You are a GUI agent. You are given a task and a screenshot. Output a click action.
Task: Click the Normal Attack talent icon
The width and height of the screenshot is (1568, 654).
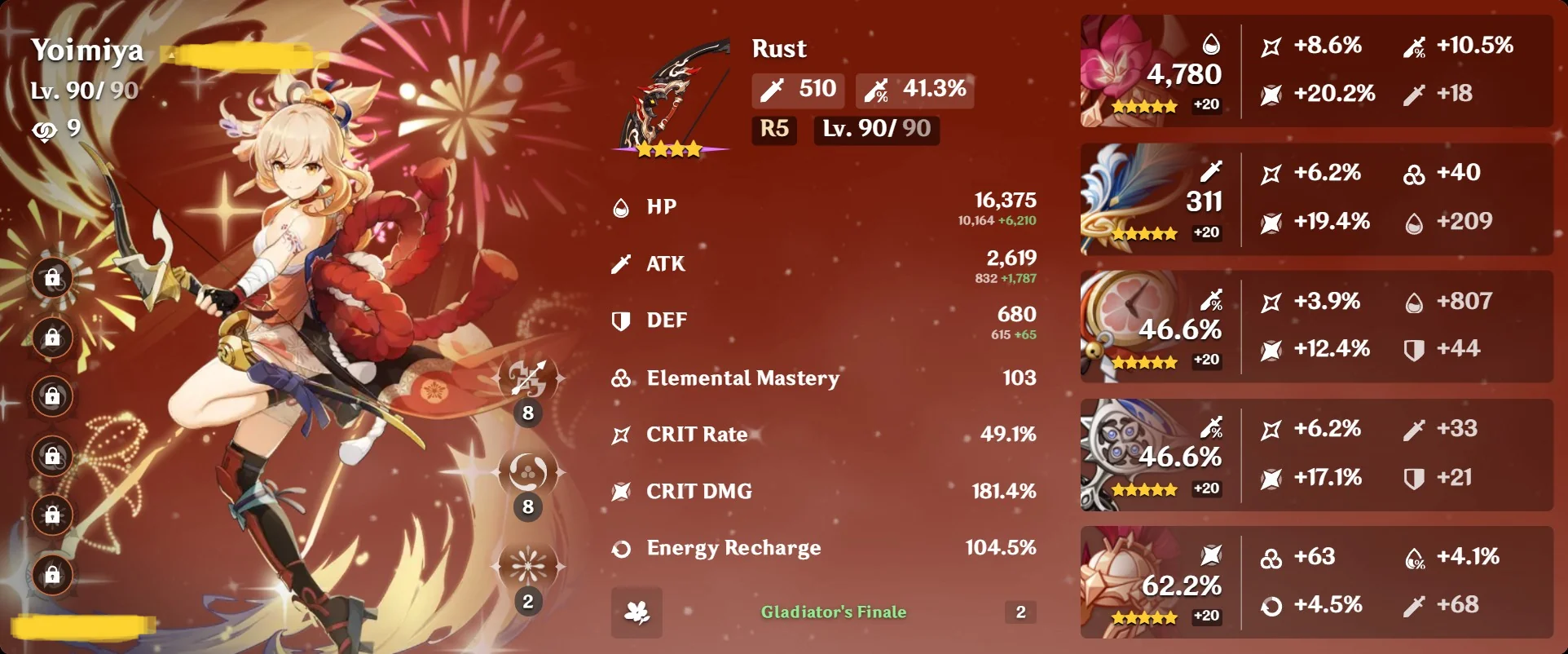[x=528, y=377]
